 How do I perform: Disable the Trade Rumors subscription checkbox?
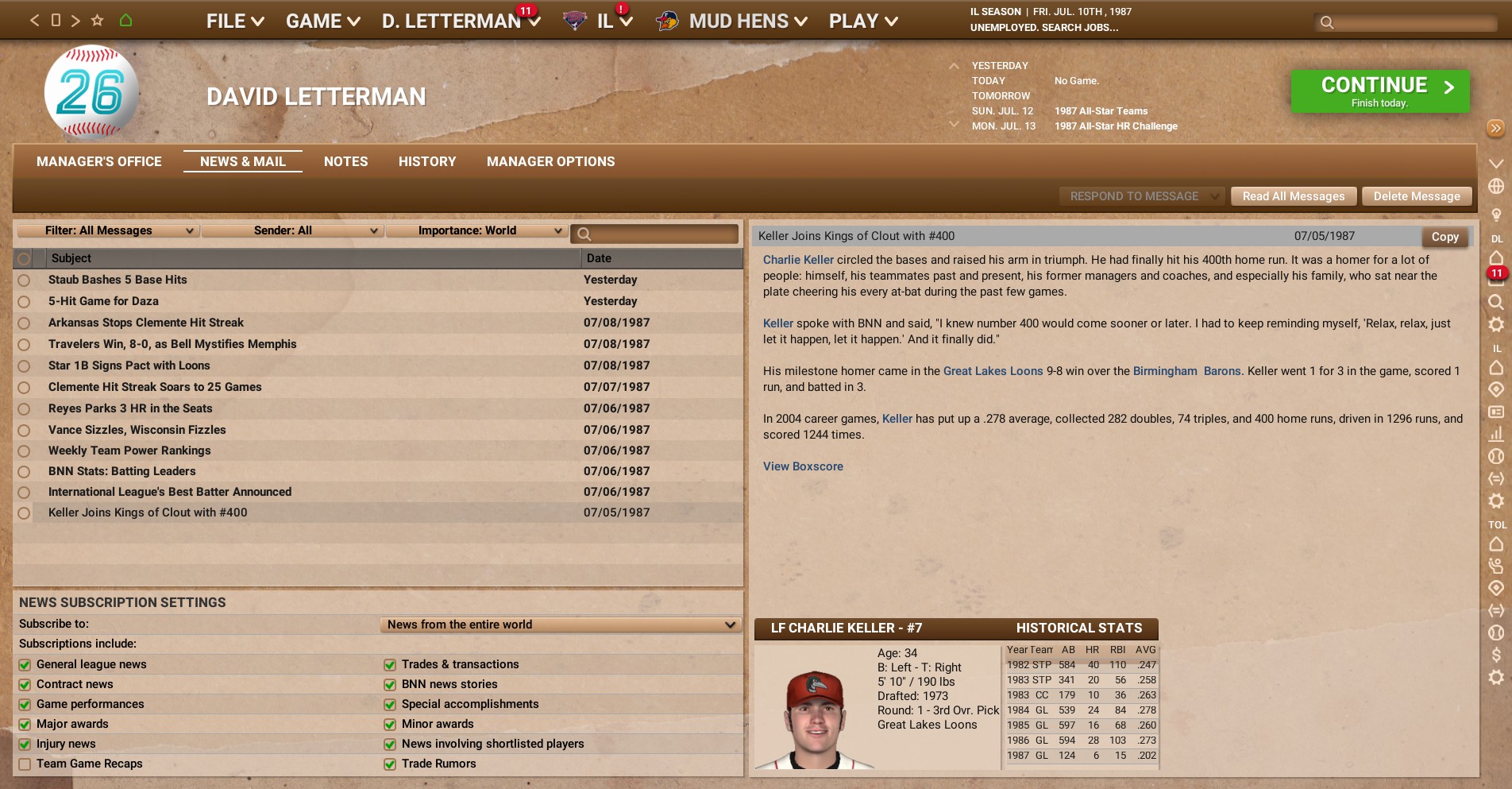(x=389, y=764)
